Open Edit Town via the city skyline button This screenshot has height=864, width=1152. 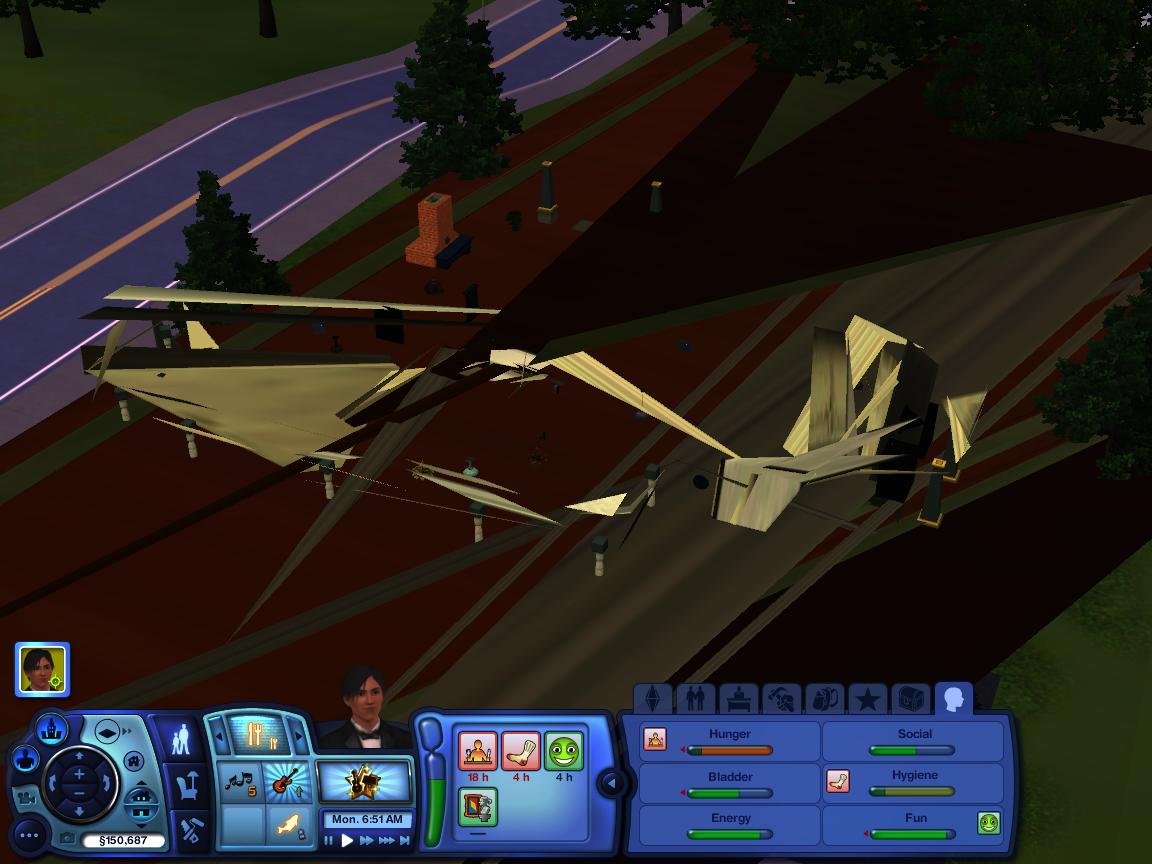(51, 729)
